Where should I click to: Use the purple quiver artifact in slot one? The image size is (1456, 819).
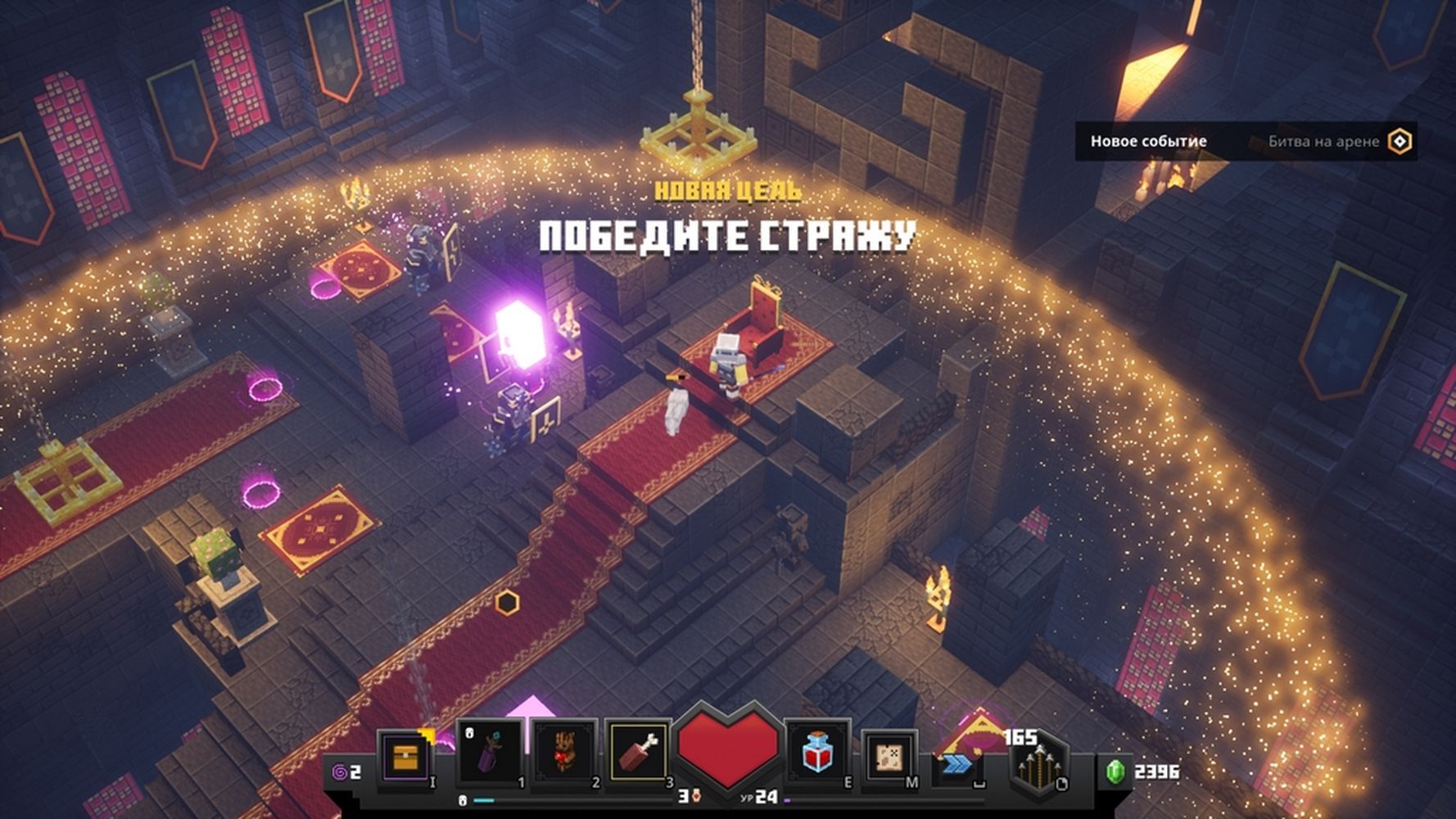(490, 752)
